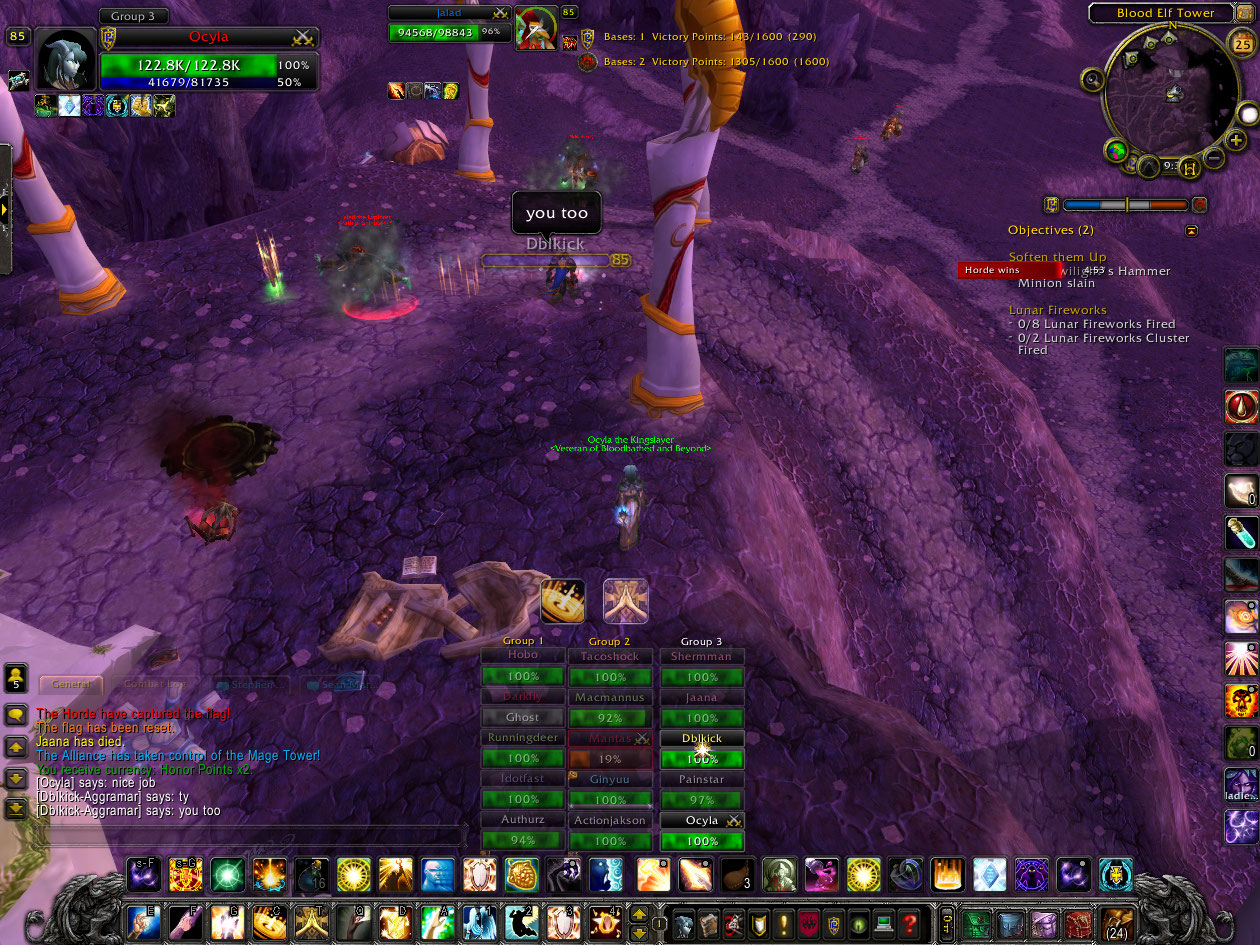Zoom in the minimap with the plus button
Viewport: 1260px width, 945px height.
click(1237, 140)
